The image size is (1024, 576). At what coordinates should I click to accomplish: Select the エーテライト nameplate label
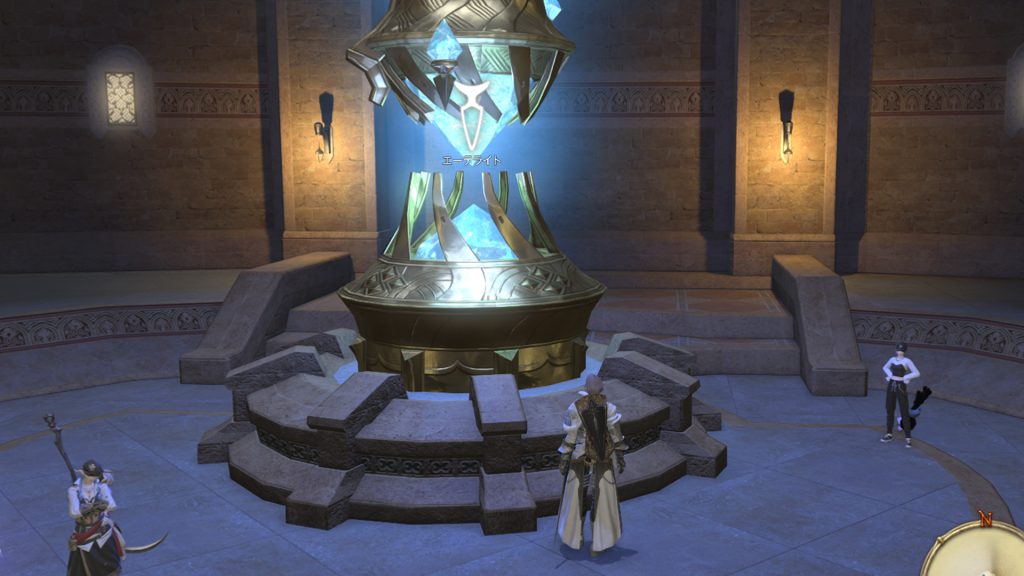pyautogui.click(x=471, y=160)
